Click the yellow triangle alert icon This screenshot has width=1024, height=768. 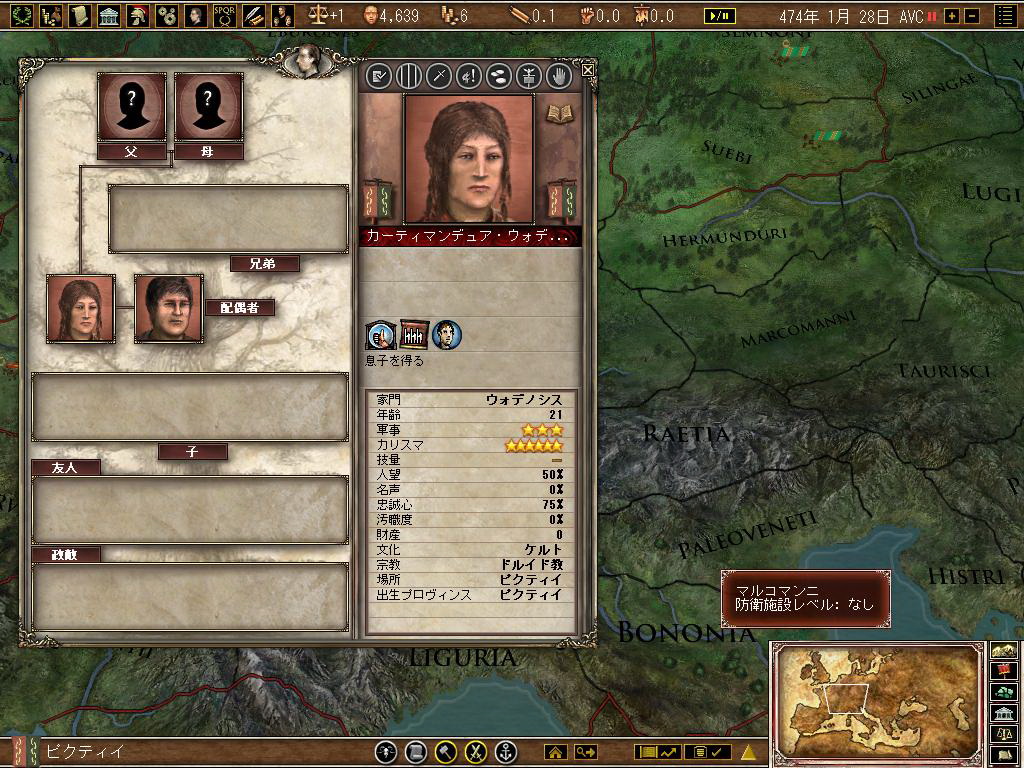pyautogui.click(x=748, y=751)
